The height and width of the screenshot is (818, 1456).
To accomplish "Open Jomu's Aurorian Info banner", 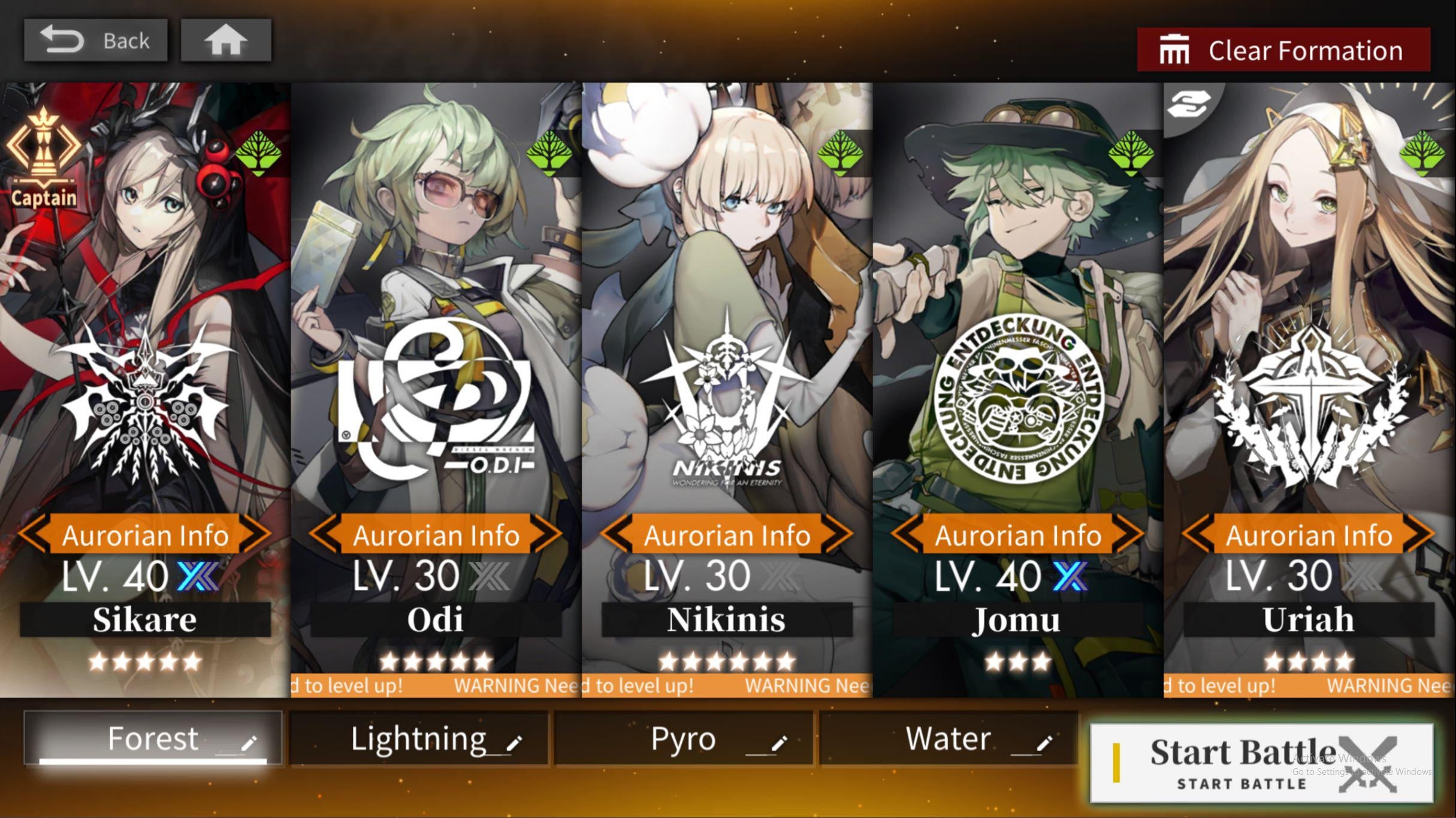I will pos(1017,535).
